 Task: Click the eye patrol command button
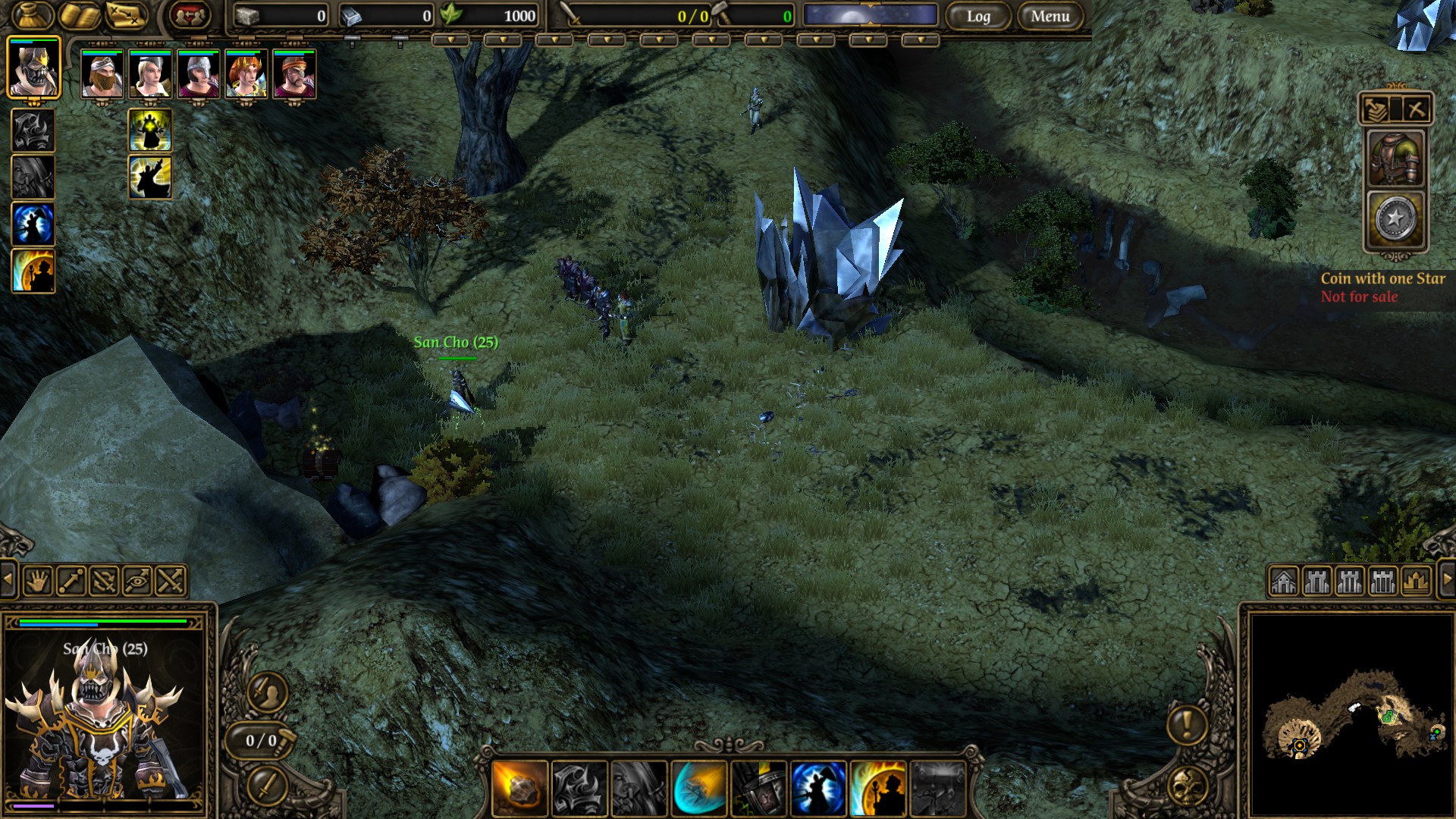(137, 582)
